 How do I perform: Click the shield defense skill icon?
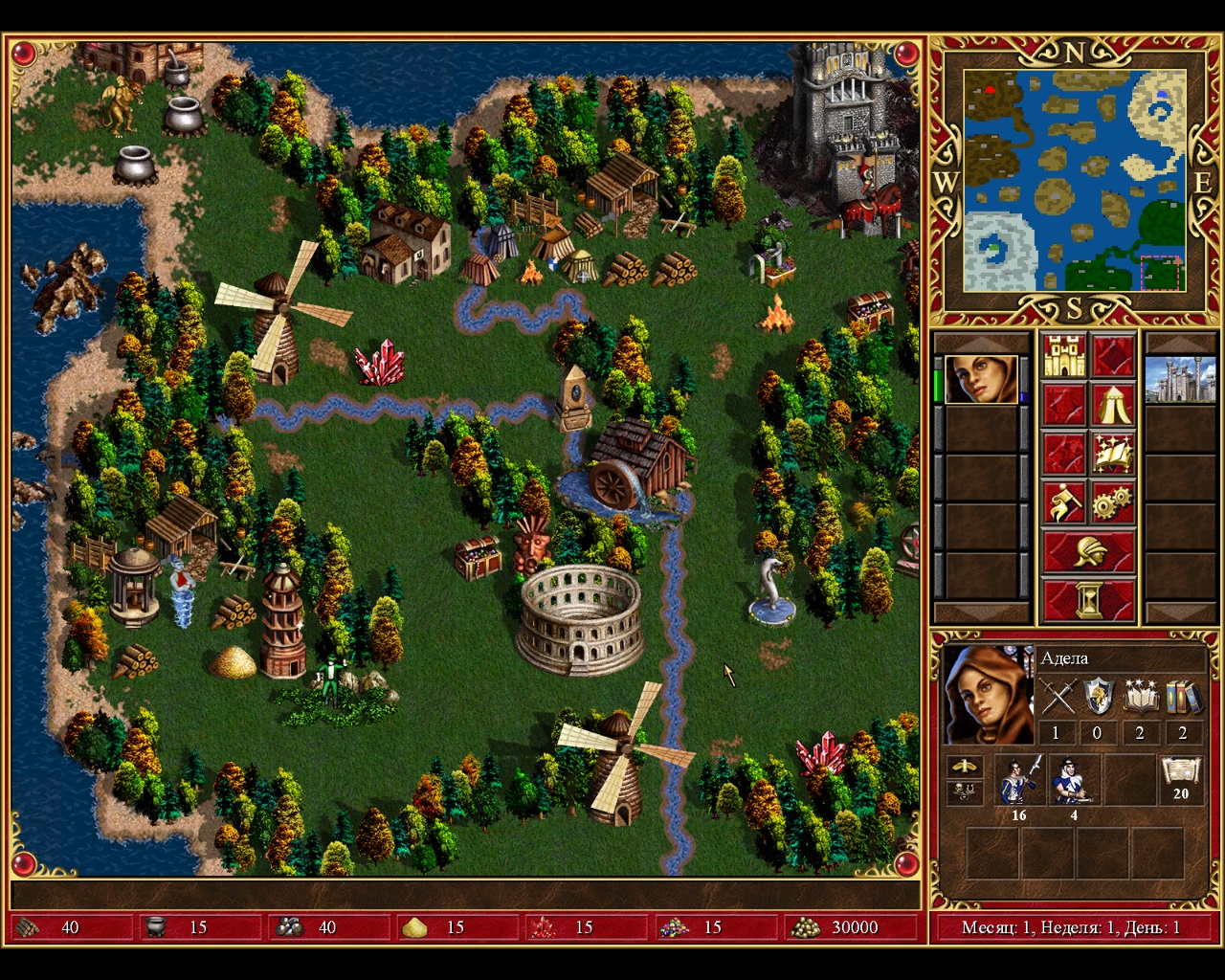1098,697
